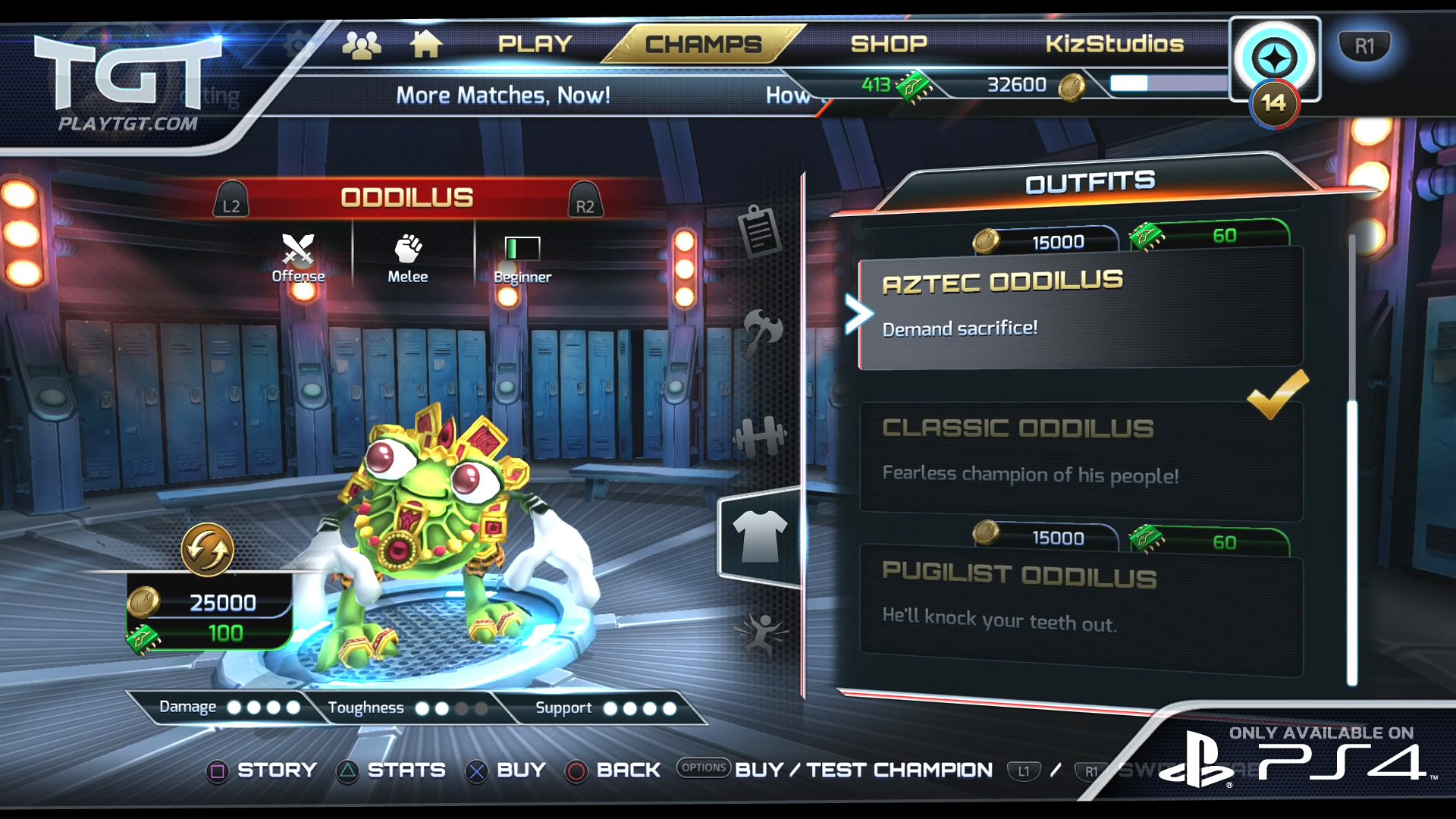Screen dimensions: 1456x819
Task: Open the friends group icon
Action: point(362,45)
